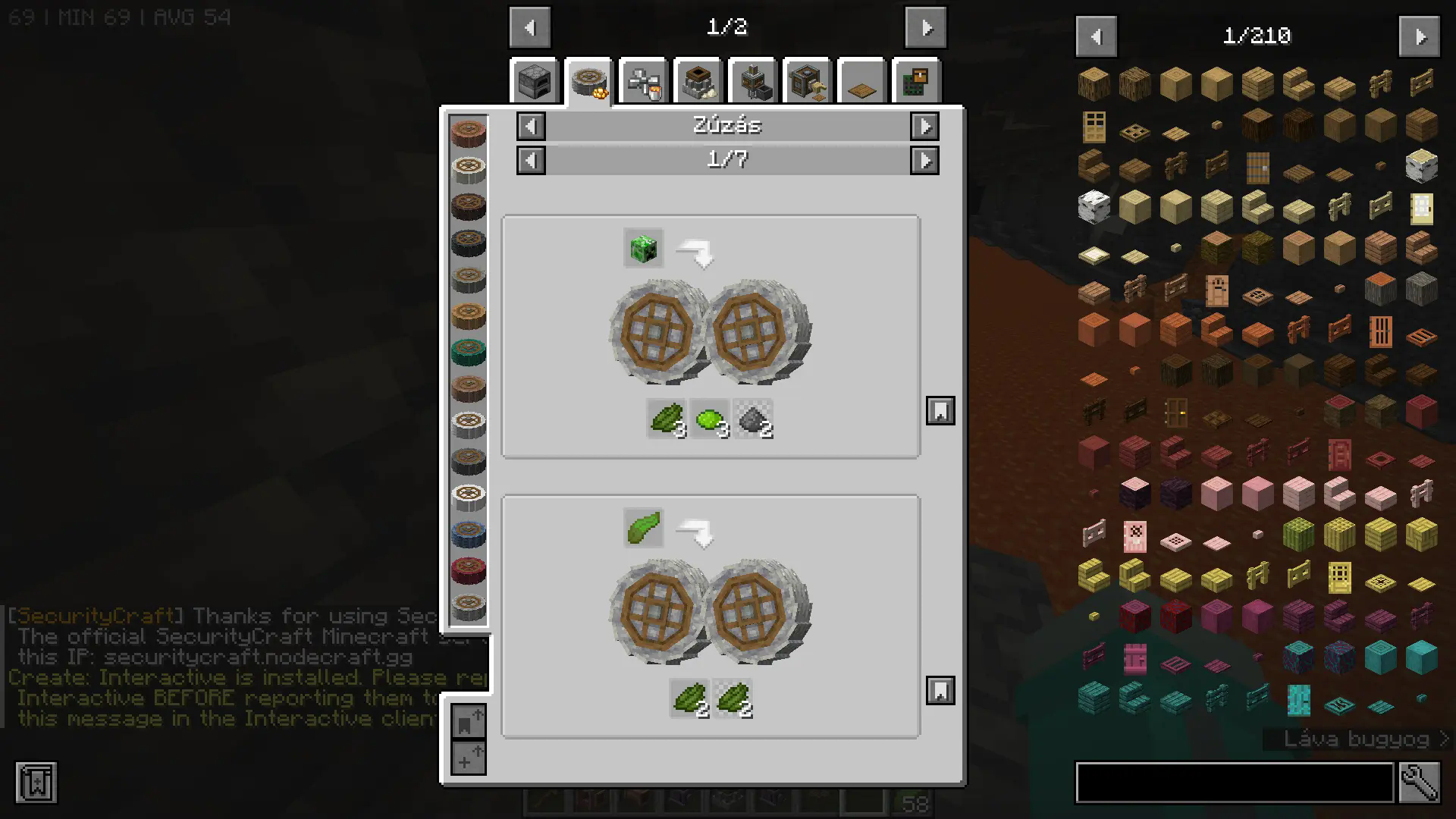Click the item search text field
The width and height of the screenshot is (1456, 819).
coord(1235,783)
